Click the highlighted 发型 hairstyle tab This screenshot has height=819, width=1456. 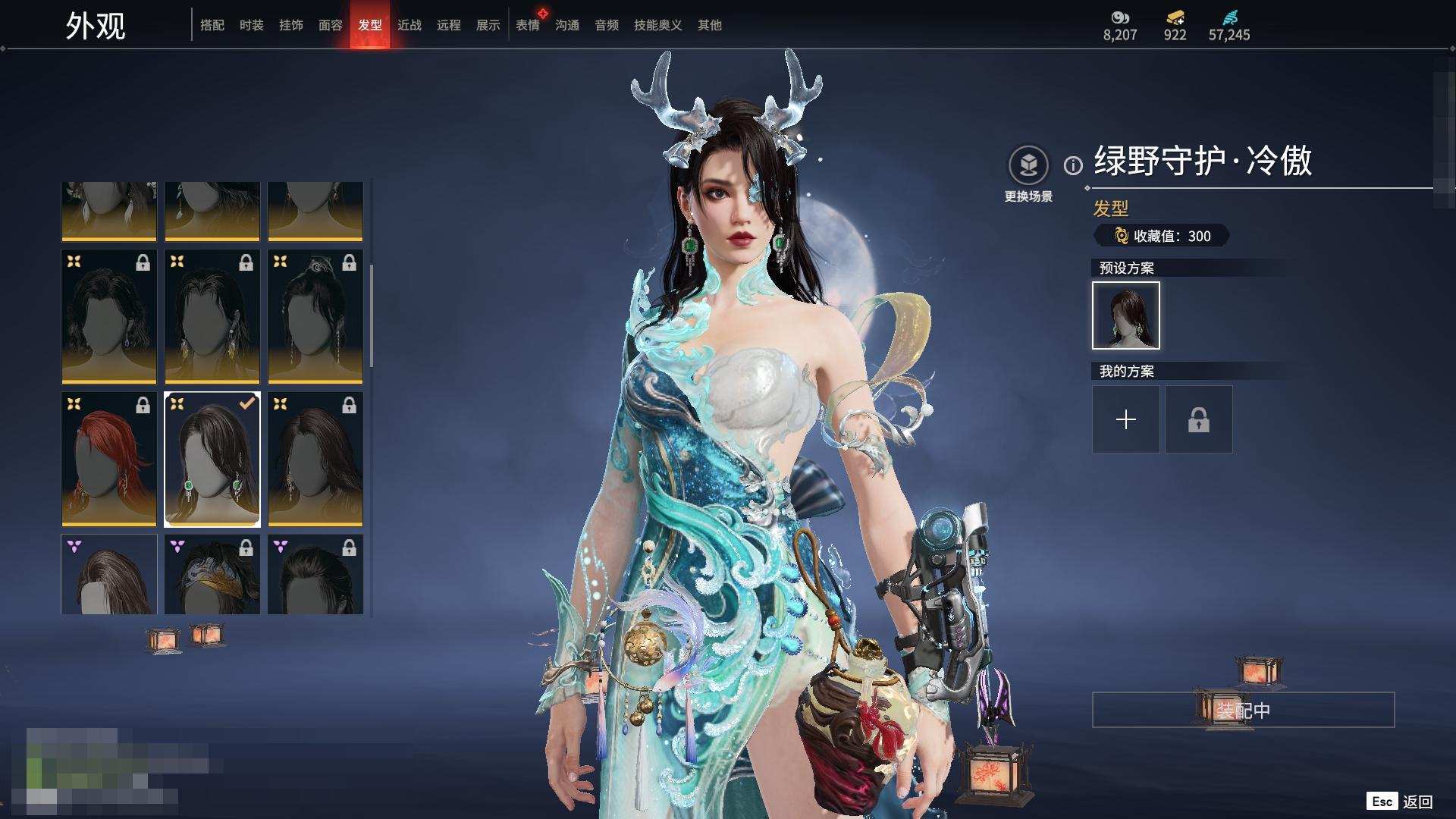369,25
